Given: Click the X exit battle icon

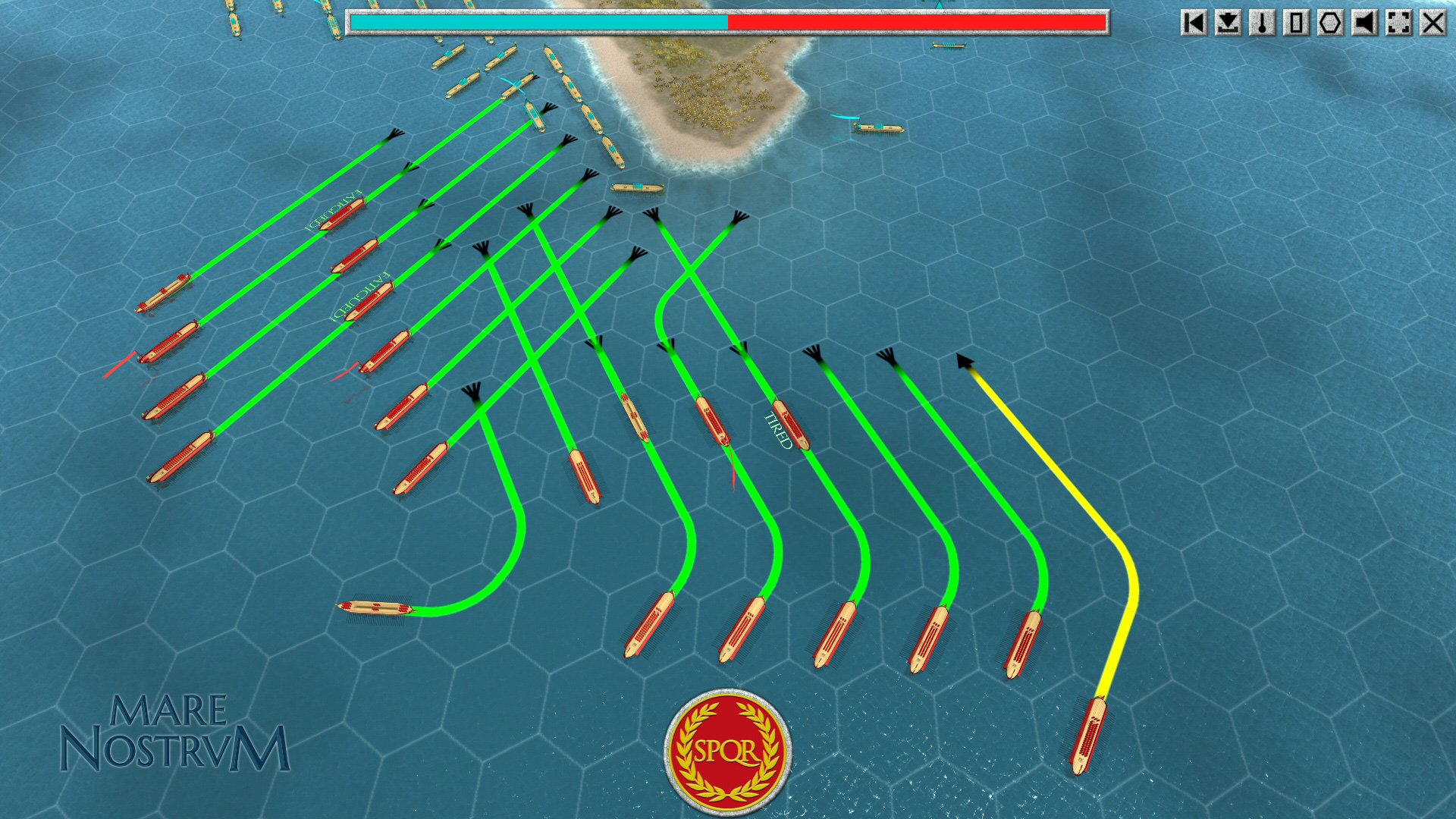Looking at the screenshot, I should 1435,23.
